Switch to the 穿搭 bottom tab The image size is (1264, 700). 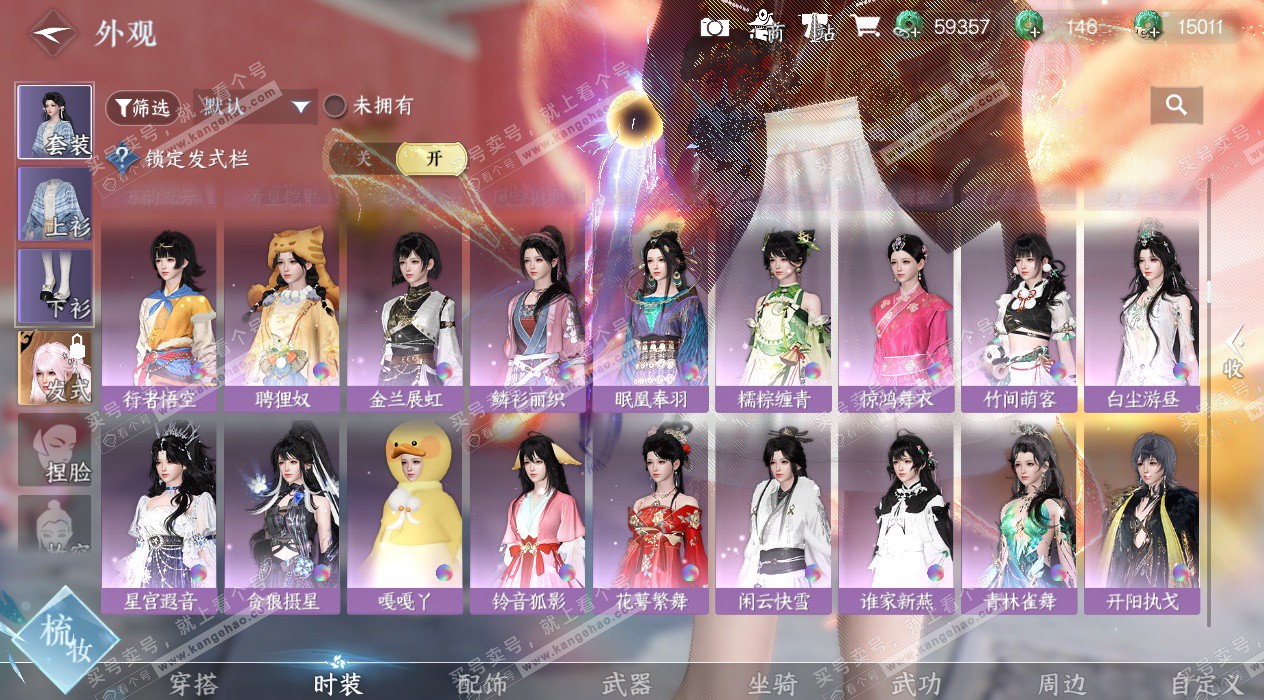pos(192,684)
